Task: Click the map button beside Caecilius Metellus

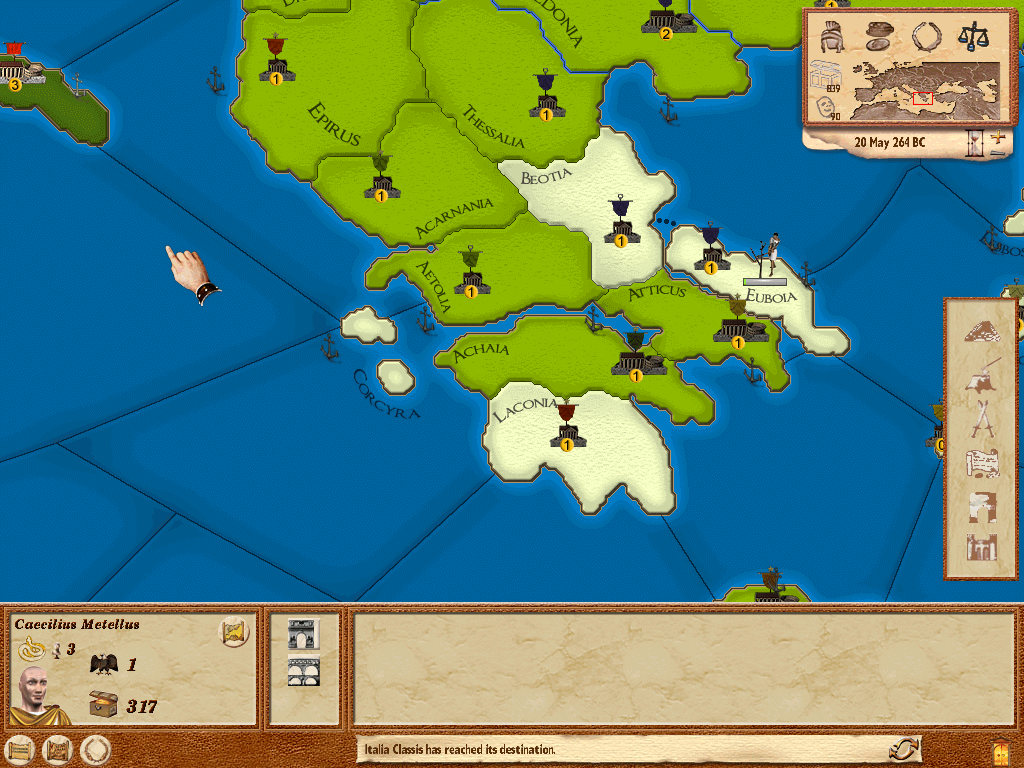Action: [234, 632]
